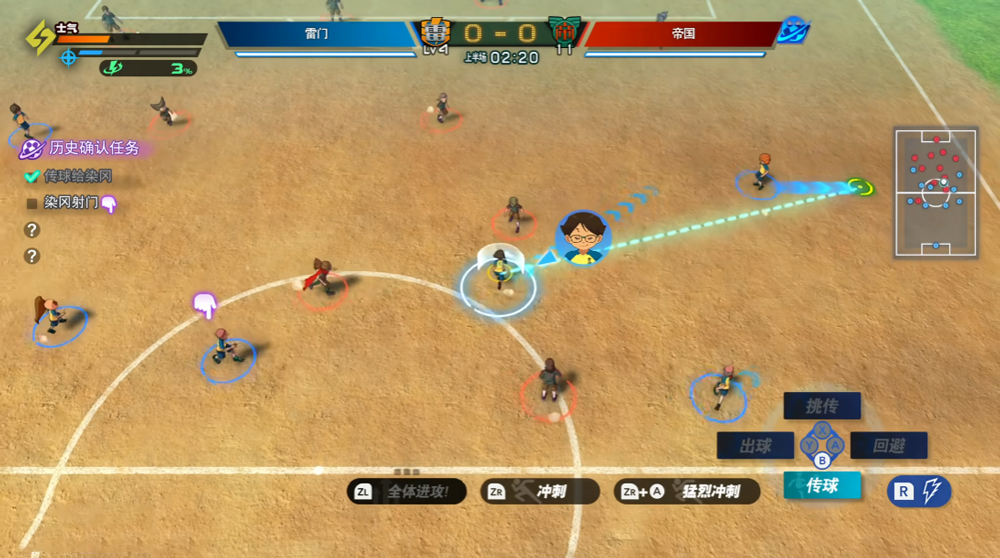Activate the 猛烈冲刺 command
This screenshot has width=1000, height=558.
coord(688,491)
